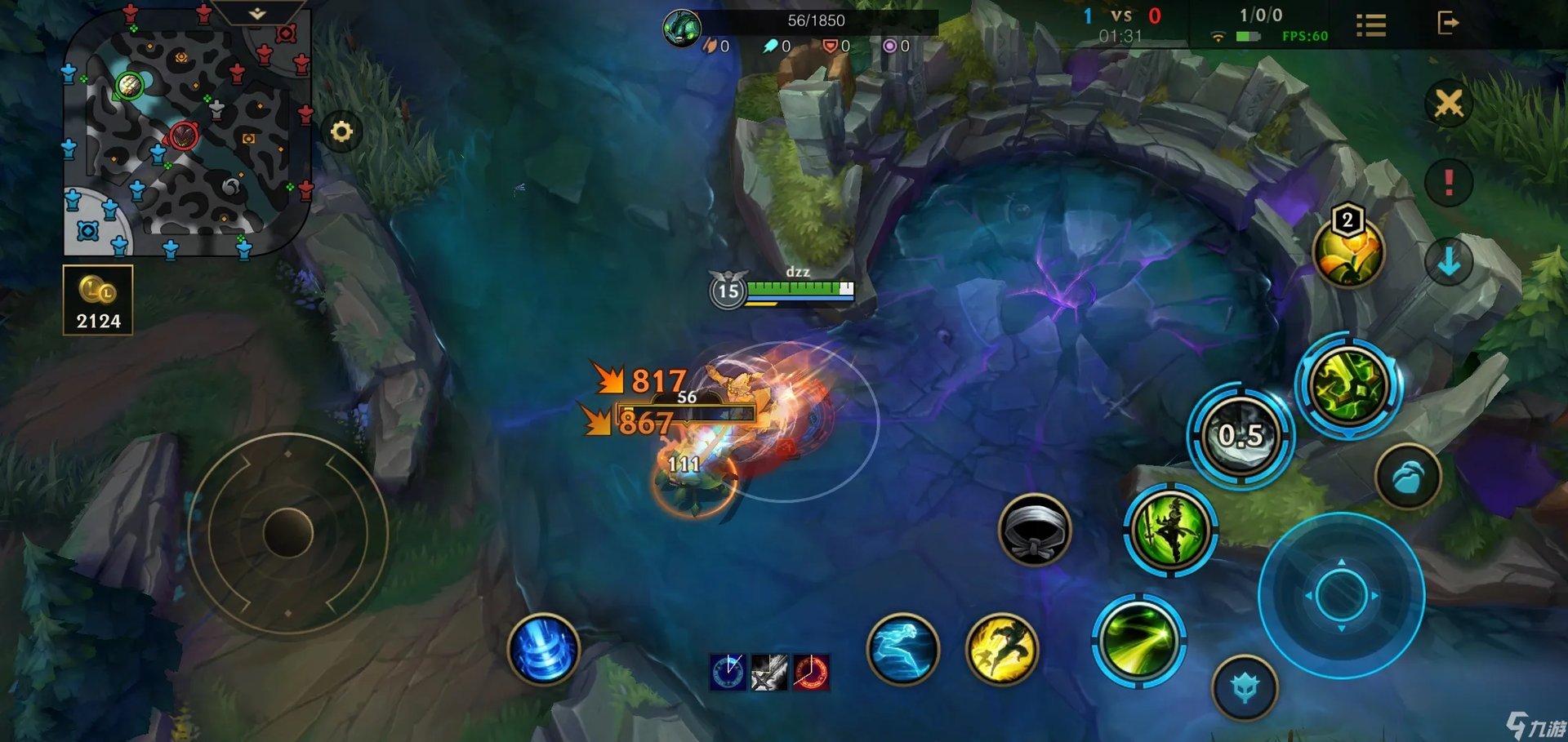Image resolution: width=1568 pixels, height=742 pixels.
Task: Cast the green slash ability
Action: click(1138, 641)
